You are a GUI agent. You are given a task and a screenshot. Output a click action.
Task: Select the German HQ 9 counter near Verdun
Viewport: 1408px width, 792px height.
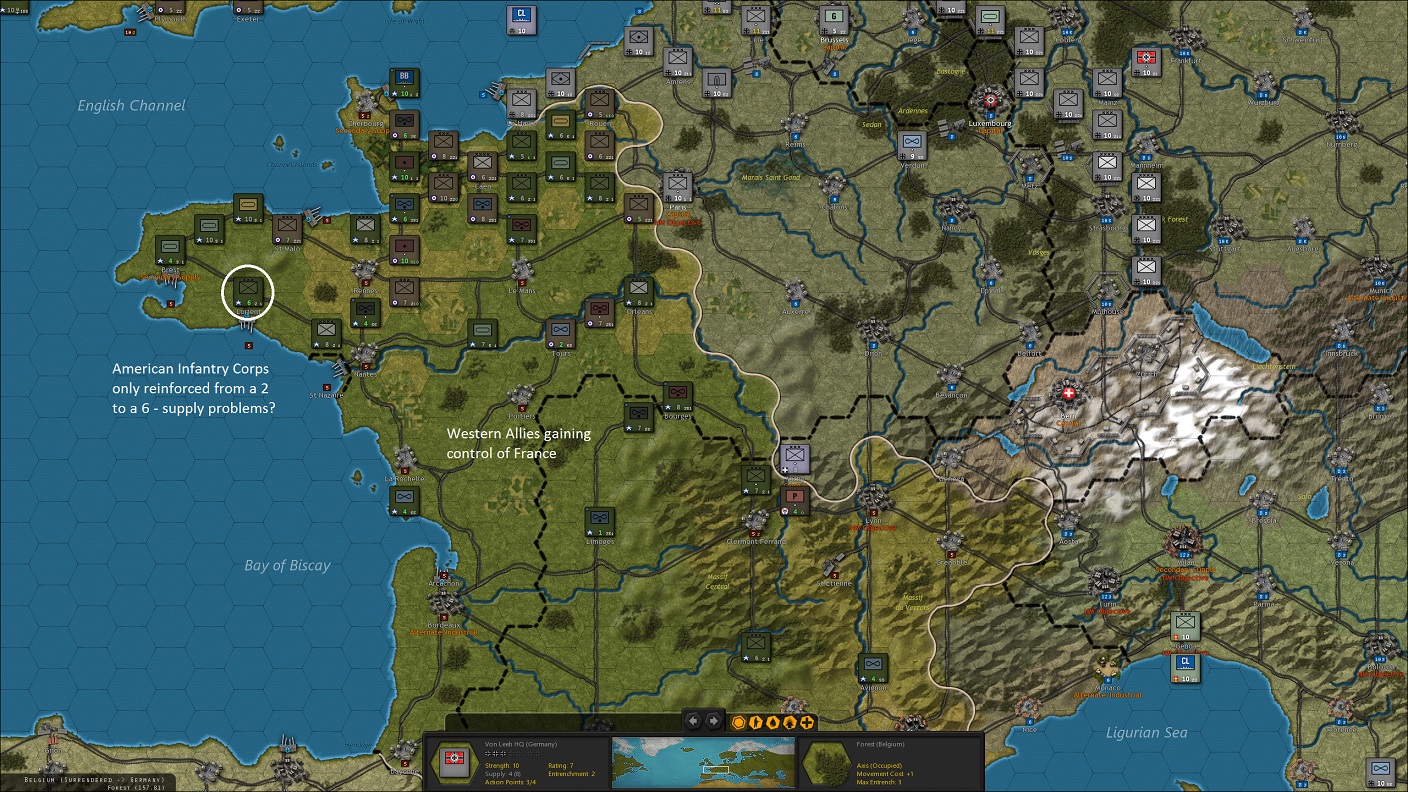(x=913, y=147)
